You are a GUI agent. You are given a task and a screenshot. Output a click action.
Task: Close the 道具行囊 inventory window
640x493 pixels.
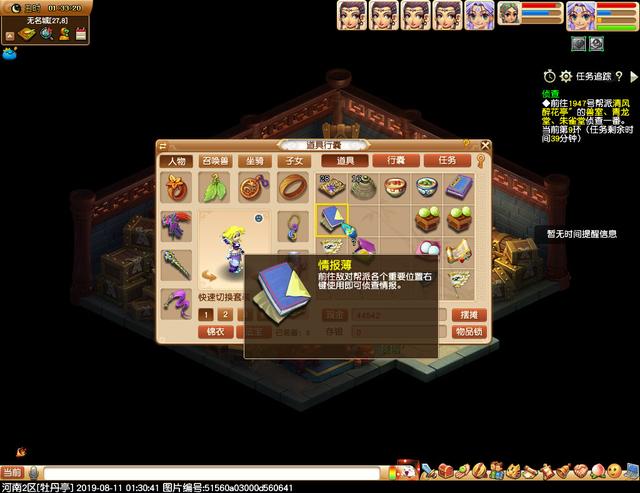click(484, 145)
